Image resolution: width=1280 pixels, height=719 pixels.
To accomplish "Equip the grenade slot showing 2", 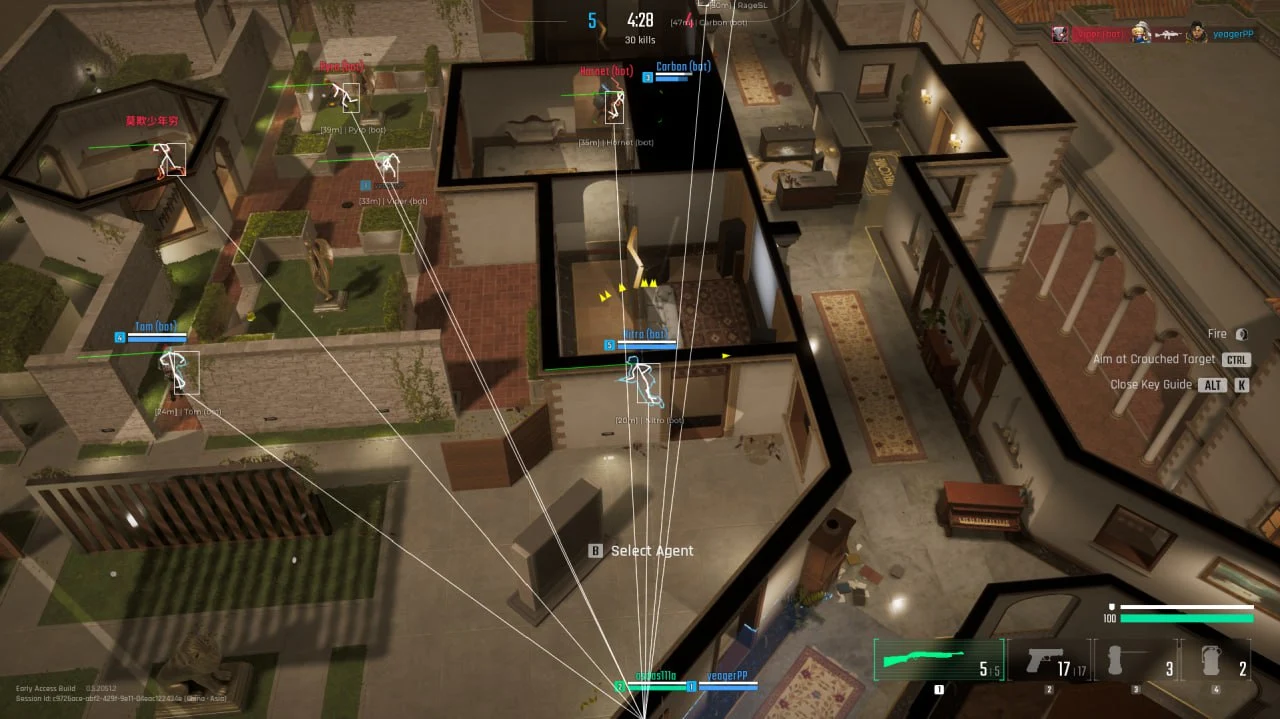I will tap(1215, 661).
